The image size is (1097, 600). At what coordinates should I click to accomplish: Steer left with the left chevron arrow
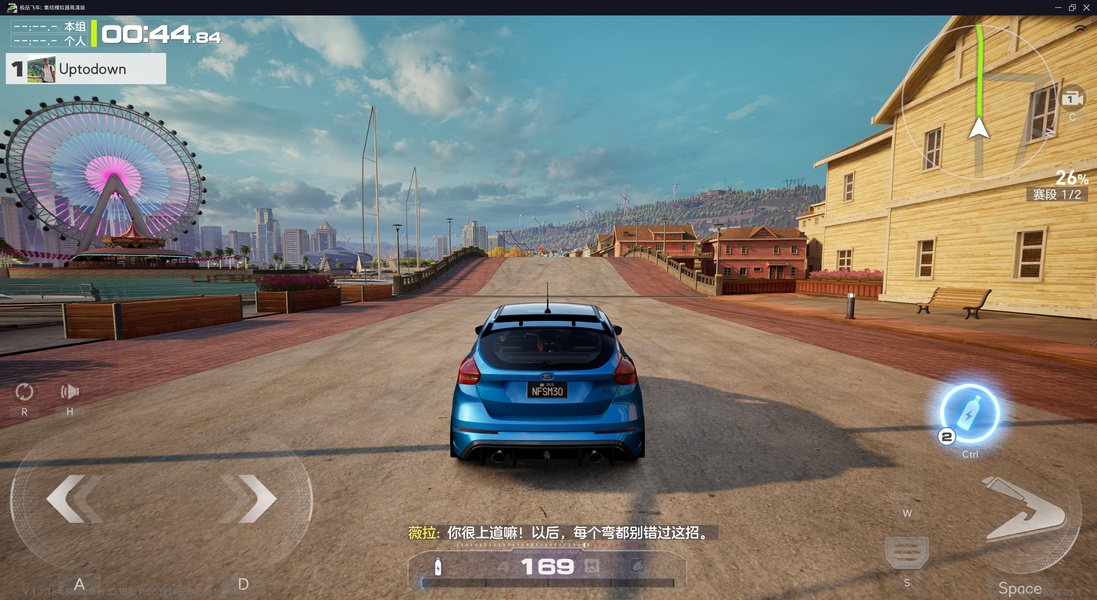(x=73, y=498)
